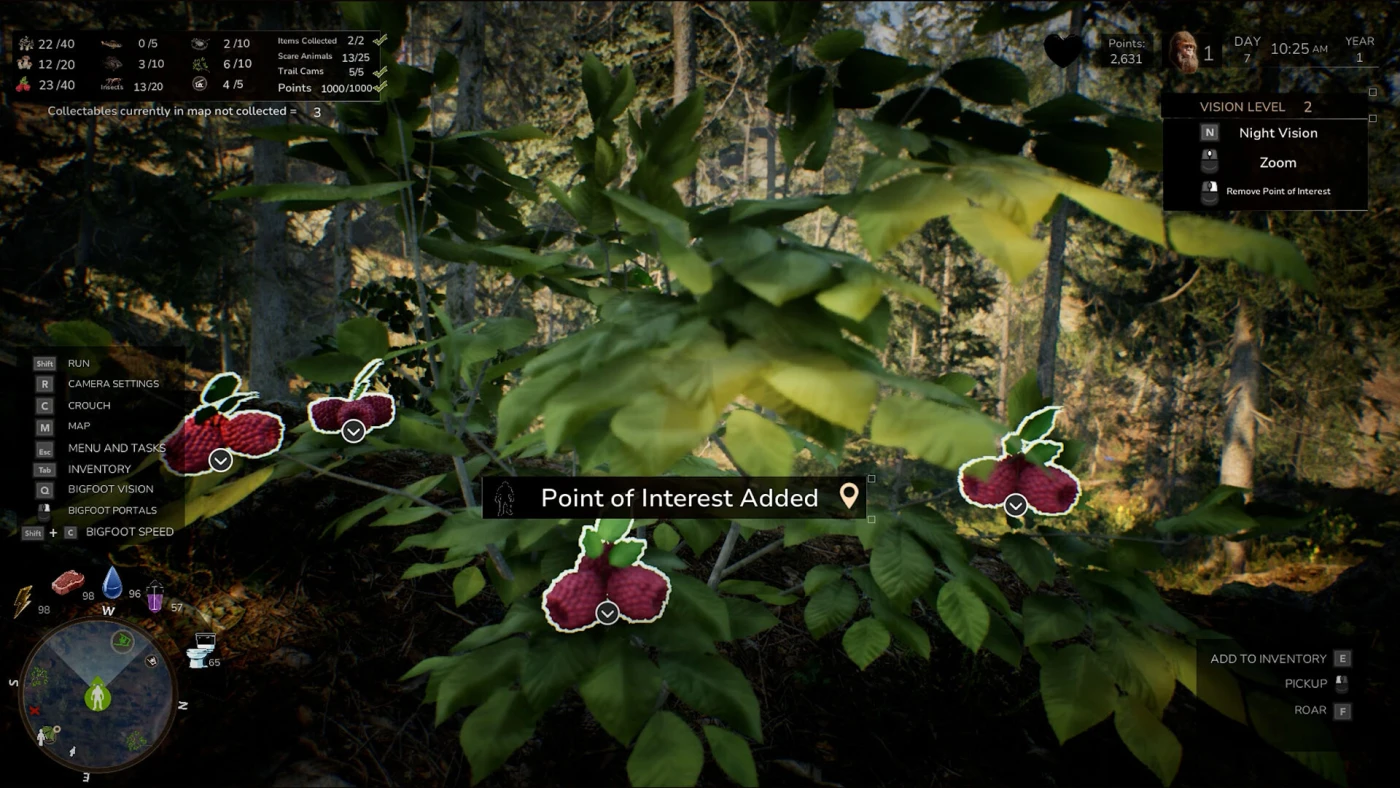The height and width of the screenshot is (788, 1400).
Task: Select the mushroom collectable tracker icon
Action: tap(24, 64)
